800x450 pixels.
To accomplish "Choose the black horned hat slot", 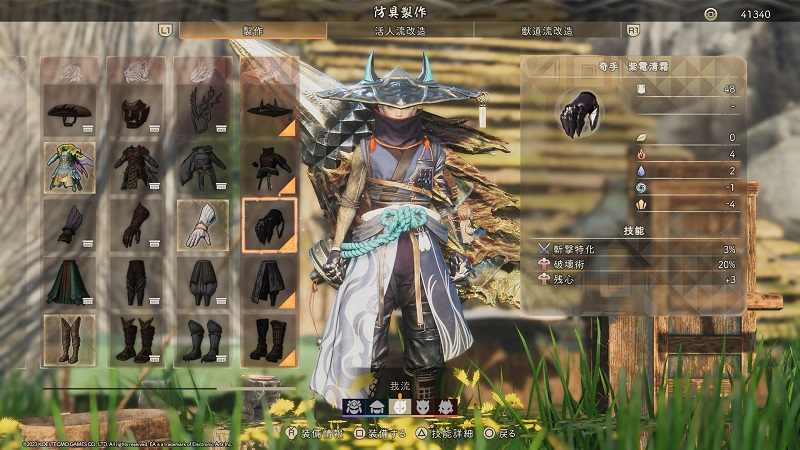I will tap(269, 110).
